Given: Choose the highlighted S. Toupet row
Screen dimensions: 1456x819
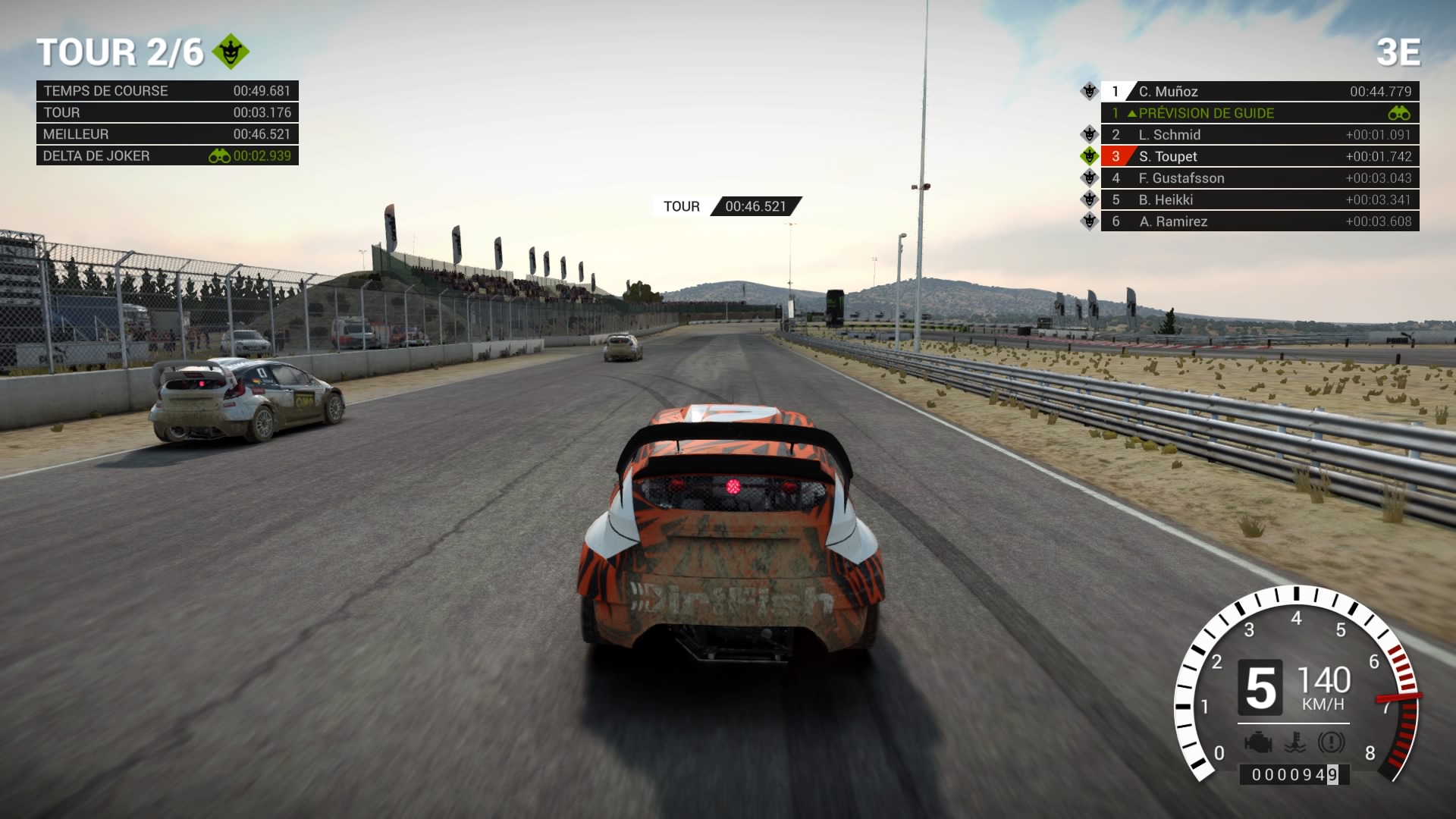Looking at the screenshot, I should (x=1259, y=156).
